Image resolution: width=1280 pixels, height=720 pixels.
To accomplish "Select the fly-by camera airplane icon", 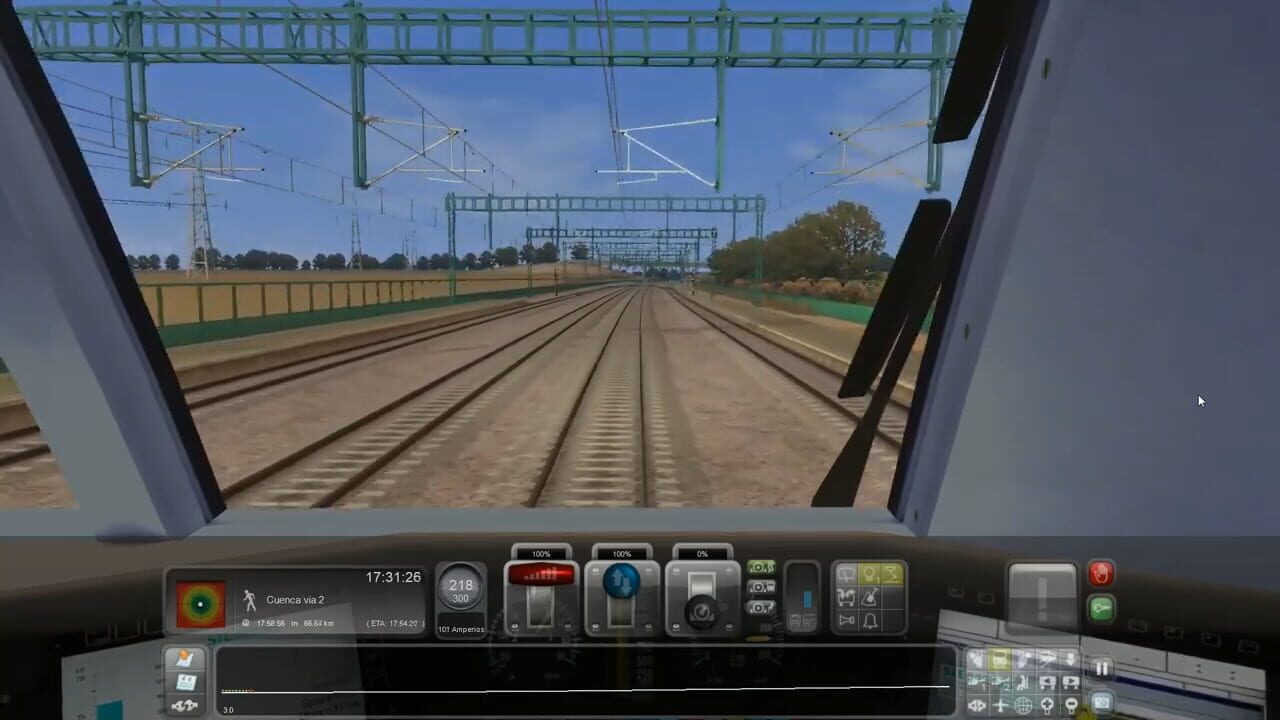I will point(999,704).
